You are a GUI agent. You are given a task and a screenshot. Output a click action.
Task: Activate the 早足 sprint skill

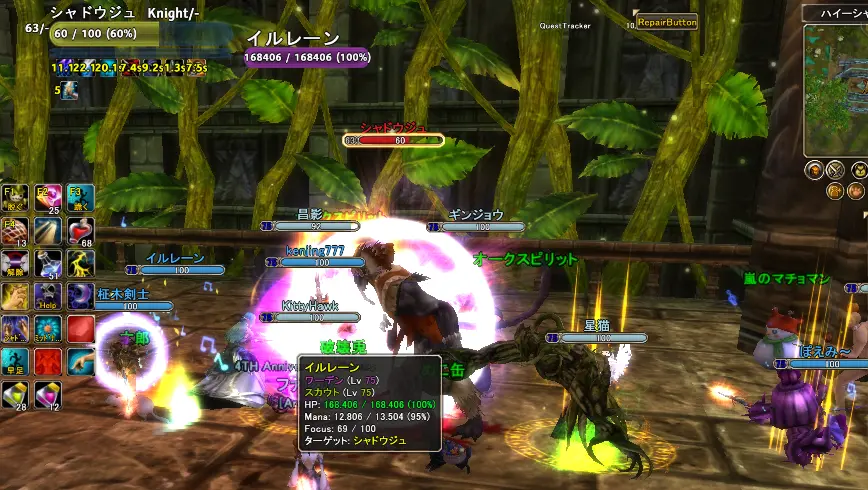[x=15, y=362]
